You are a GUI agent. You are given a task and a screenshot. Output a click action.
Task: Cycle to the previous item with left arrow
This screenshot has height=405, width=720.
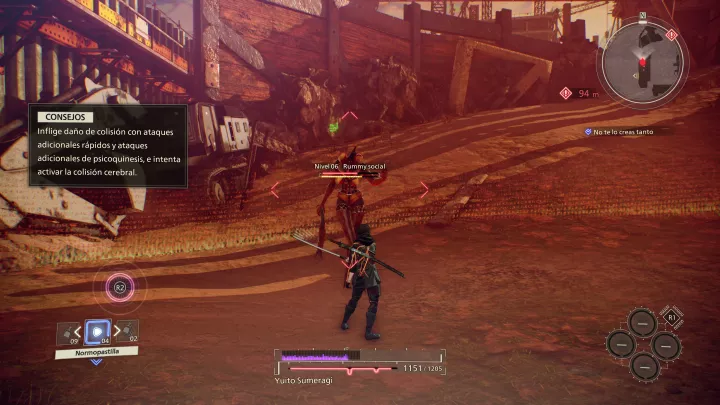click(x=76, y=331)
